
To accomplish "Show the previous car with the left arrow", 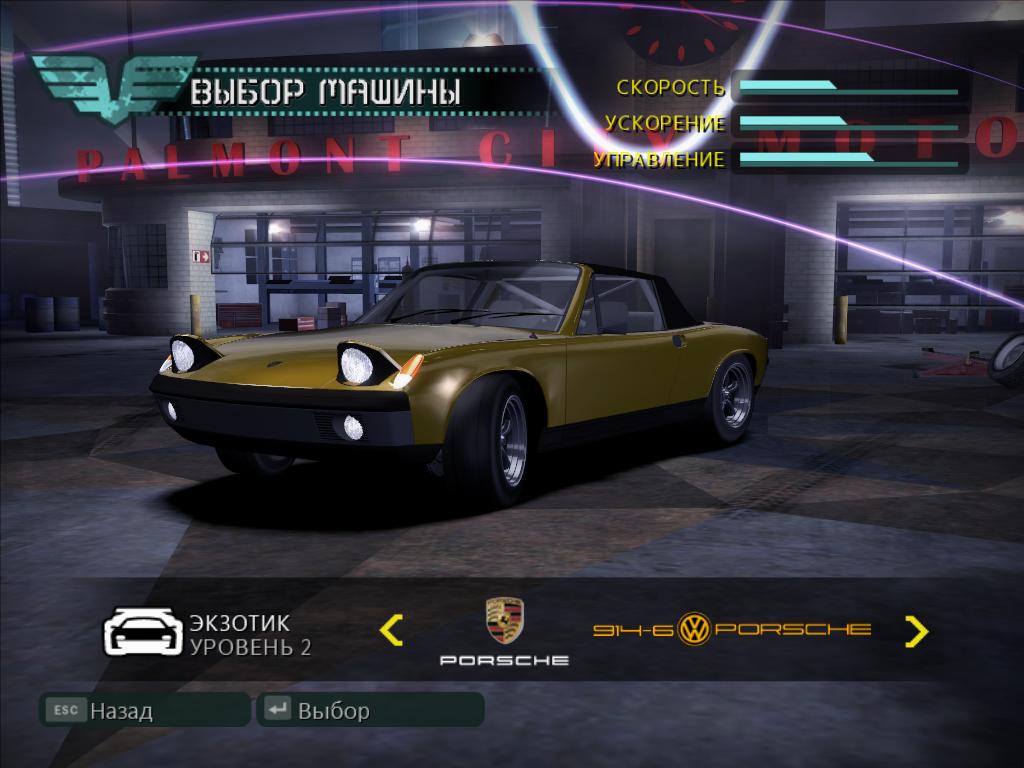I will tap(392, 630).
